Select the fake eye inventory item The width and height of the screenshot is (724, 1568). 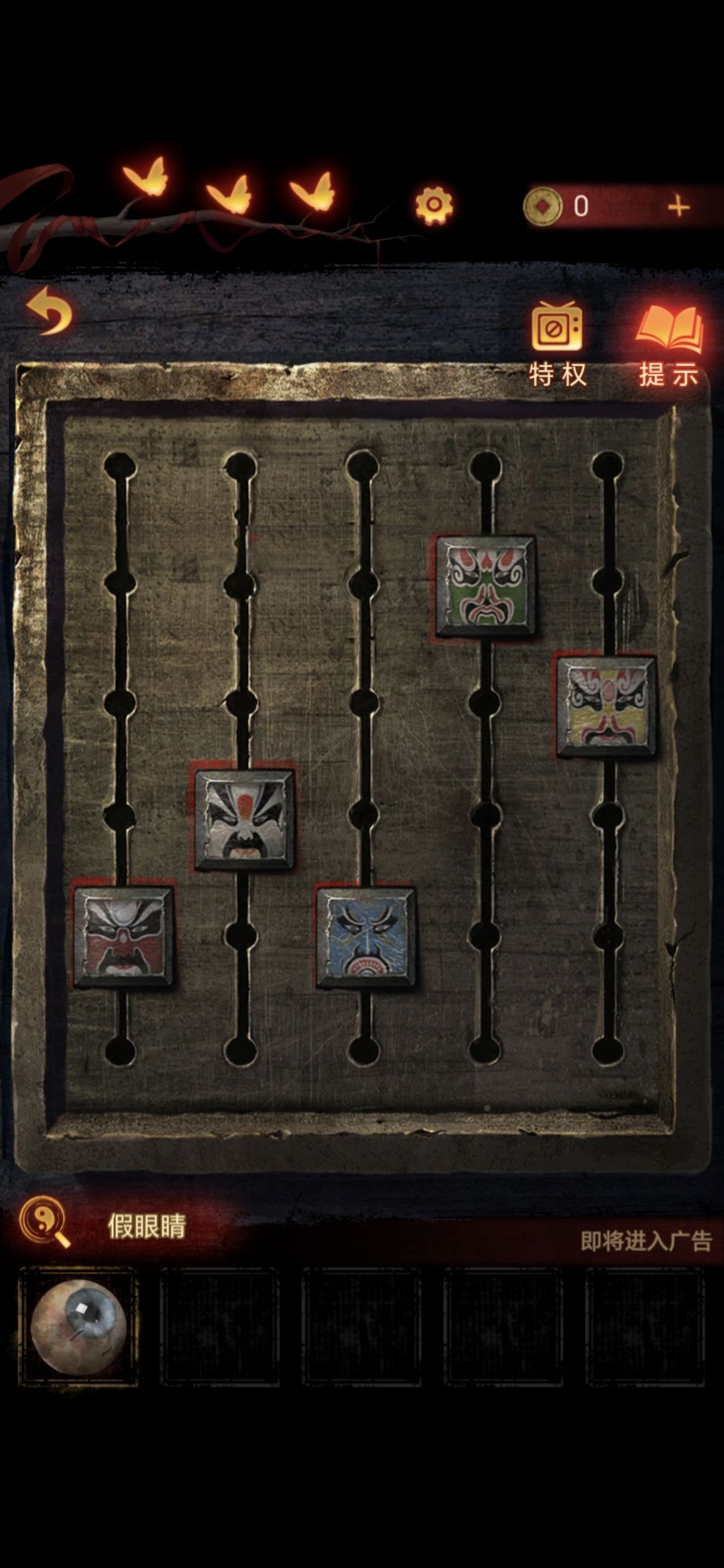point(78,1326)
